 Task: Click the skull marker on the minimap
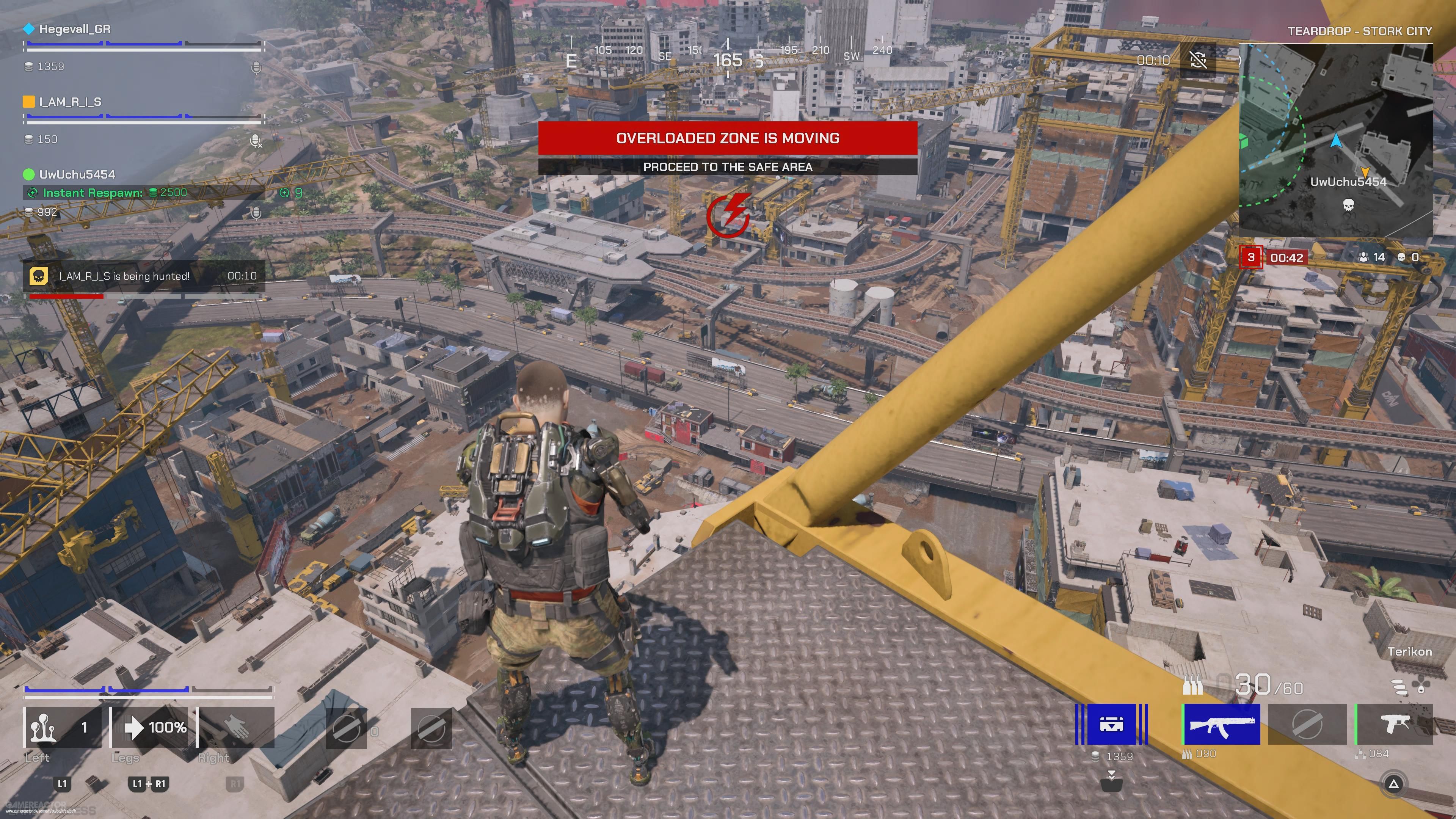pyautogui.click(x=1348, y=204)
